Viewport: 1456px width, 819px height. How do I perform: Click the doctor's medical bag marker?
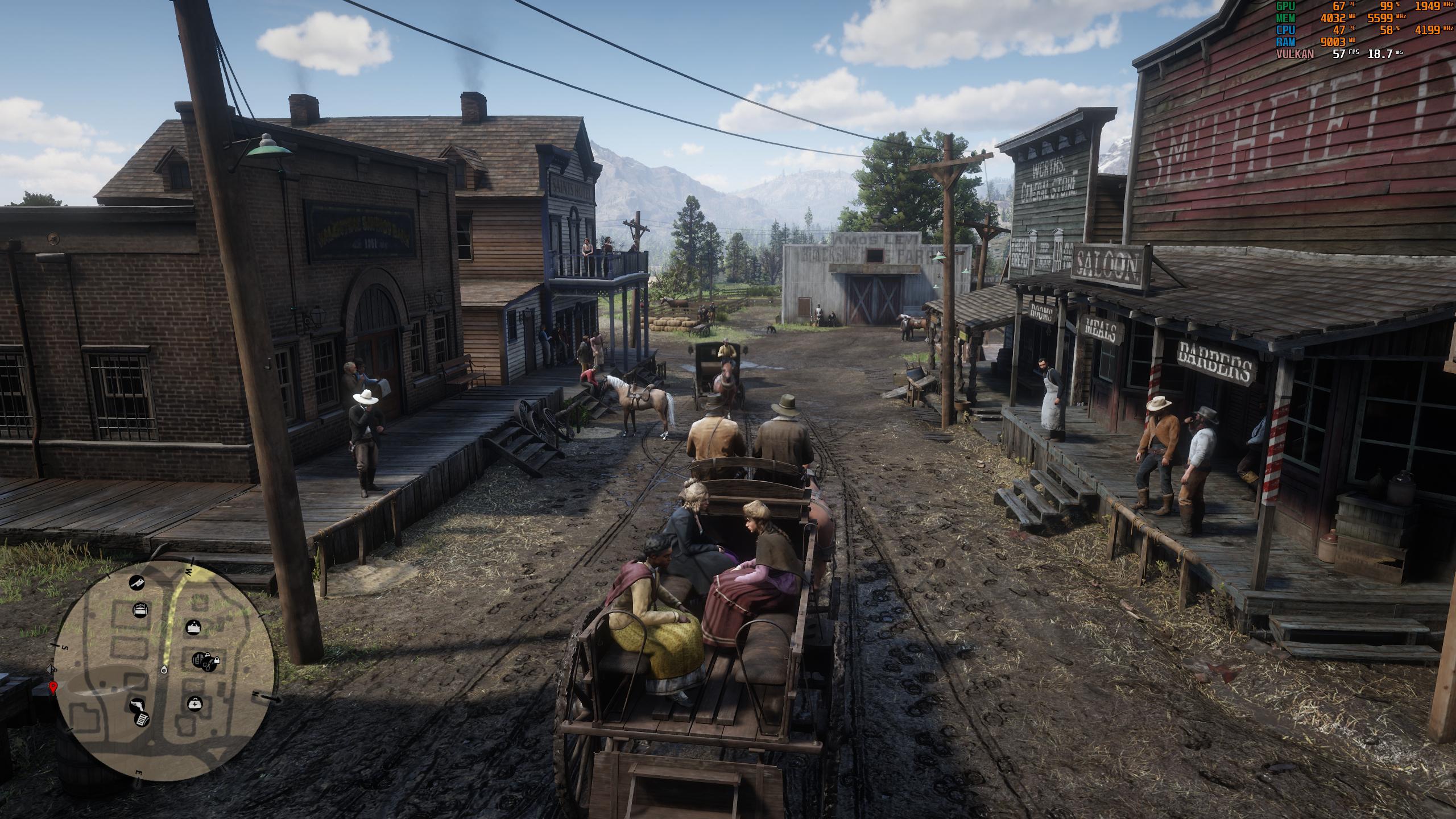(x=195, y=704)
